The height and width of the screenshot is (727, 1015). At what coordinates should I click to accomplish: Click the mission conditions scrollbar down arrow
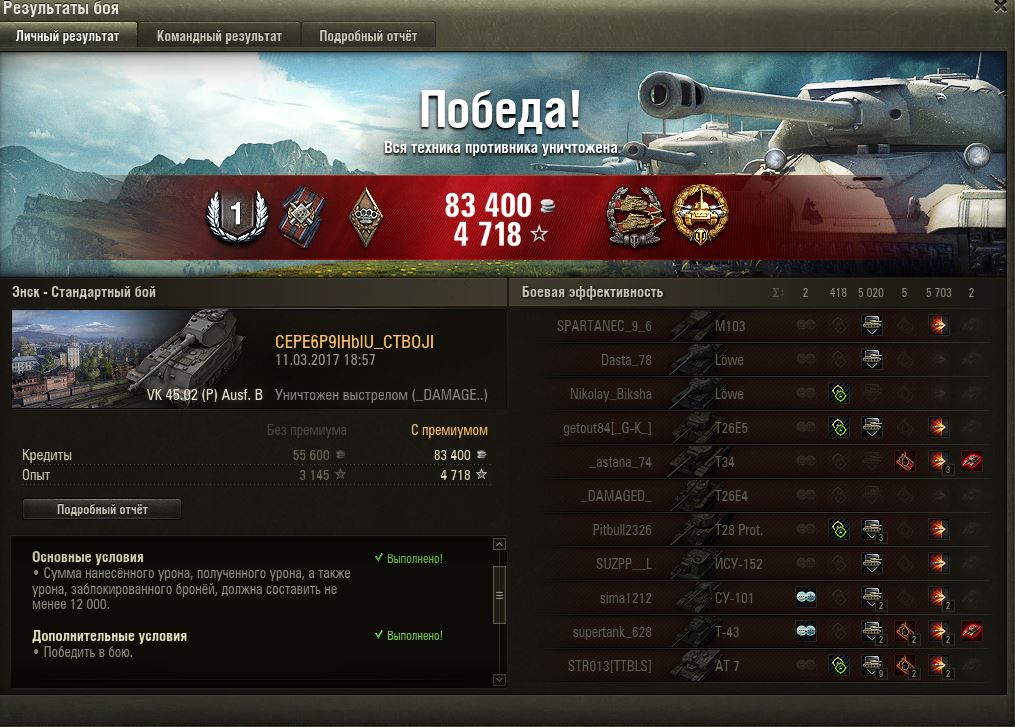coord(500,679)
